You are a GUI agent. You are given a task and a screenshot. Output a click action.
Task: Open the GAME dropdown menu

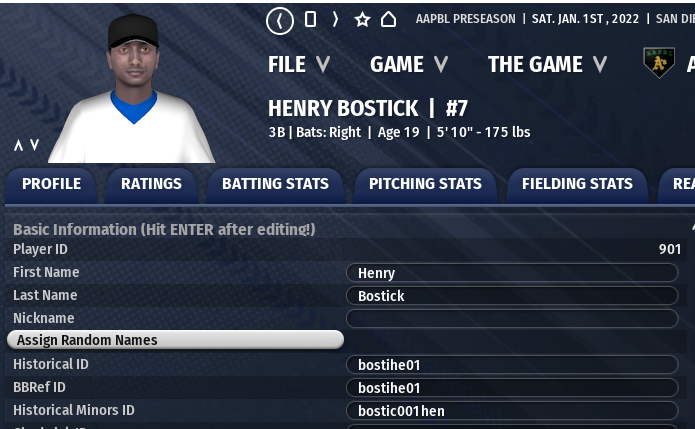point(408,65)
